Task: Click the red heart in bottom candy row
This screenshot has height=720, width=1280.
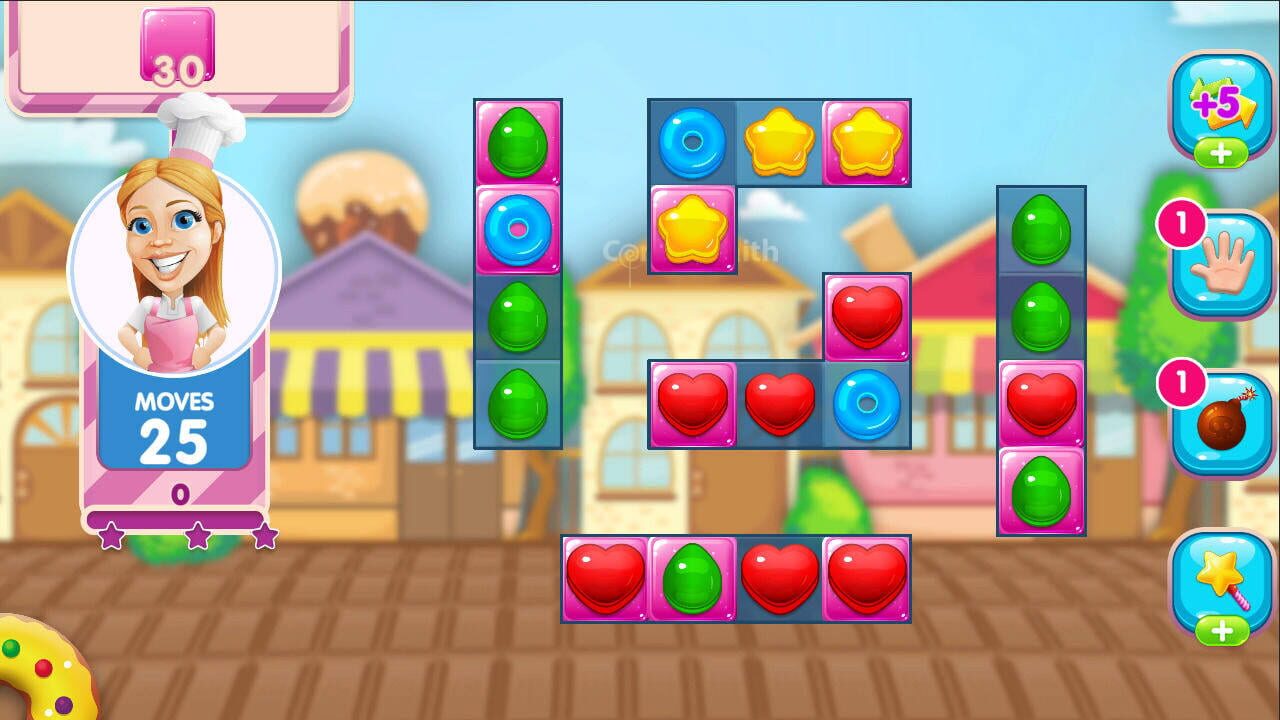Action: click(x=605, y=577)
